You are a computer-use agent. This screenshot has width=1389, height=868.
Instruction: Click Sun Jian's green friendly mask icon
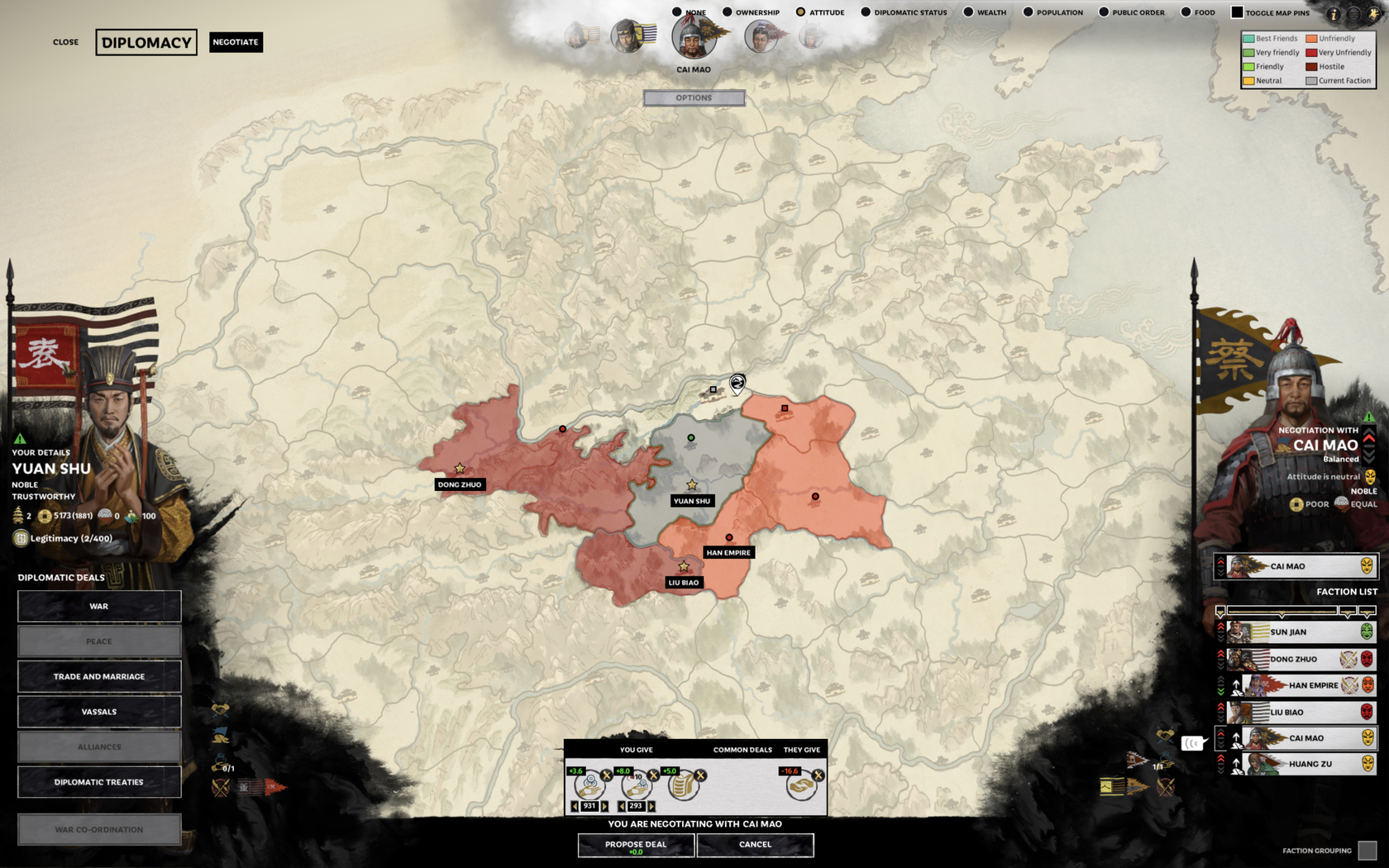click(1367, 632)
